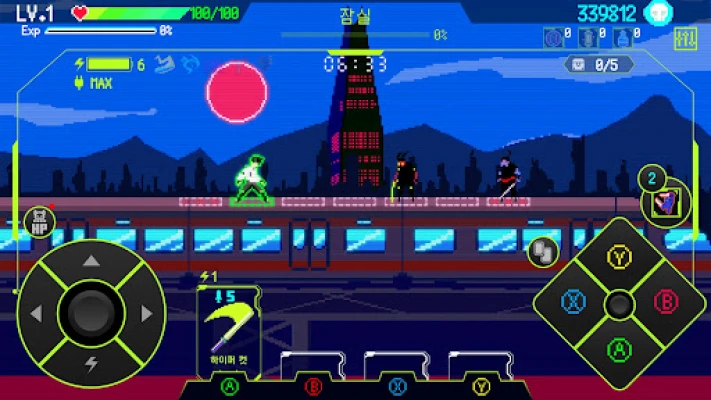Image resolution: width=711 pixels, height=400 pixels.
Task: Tap the red B button on the diamond pad
Action: [x=665, y=302]
